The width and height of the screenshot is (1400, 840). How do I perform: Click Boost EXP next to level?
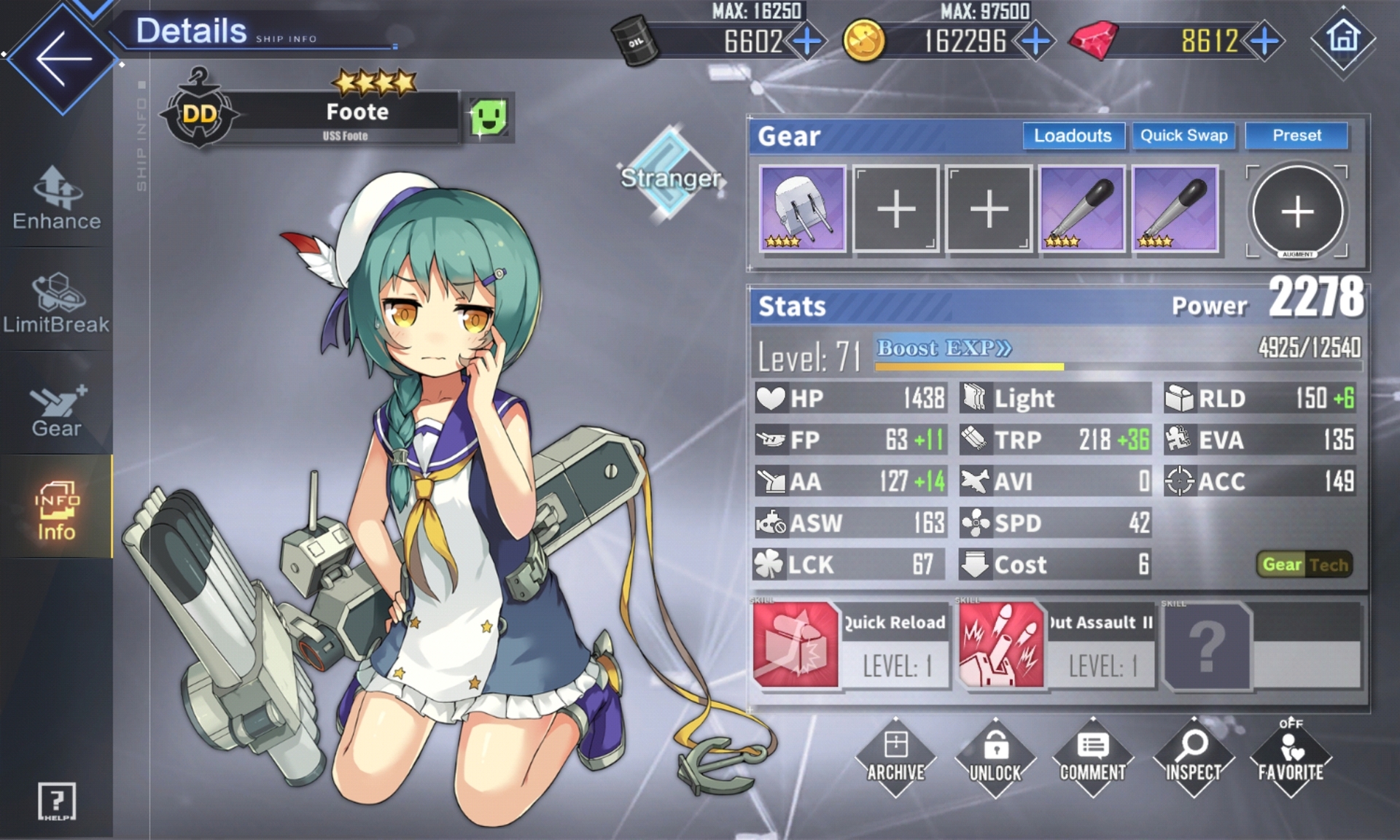[x=944, y=348]
